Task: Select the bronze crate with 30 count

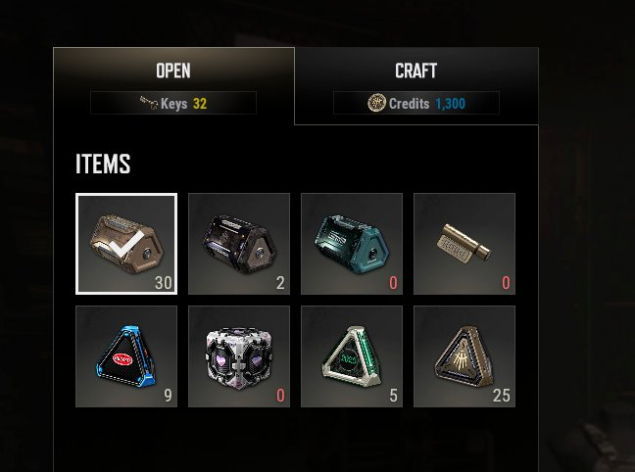Action: click(126, 244)
